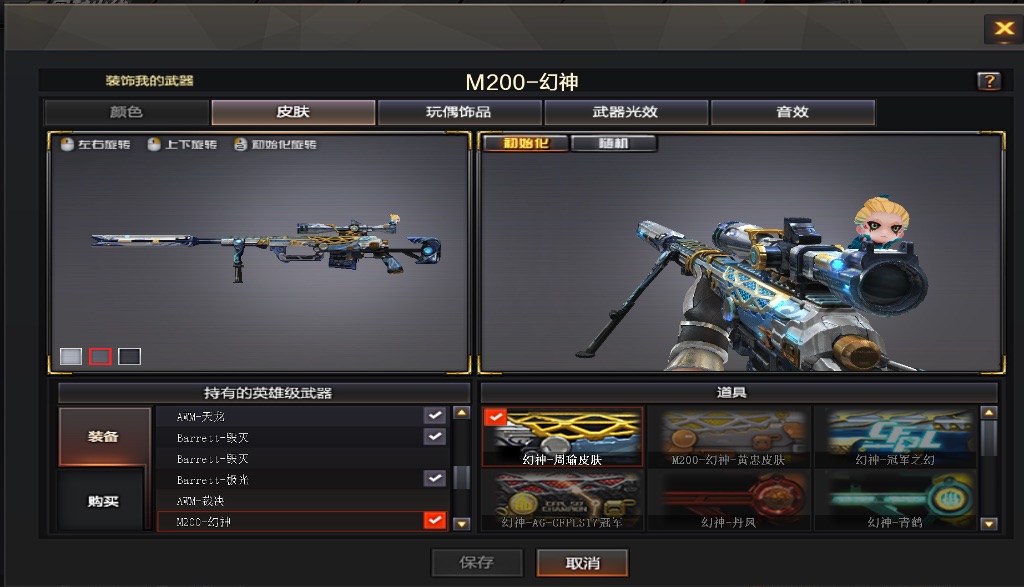Open the question mark help button
Screen dimensions: 1024x587
(x=988, y=82)
